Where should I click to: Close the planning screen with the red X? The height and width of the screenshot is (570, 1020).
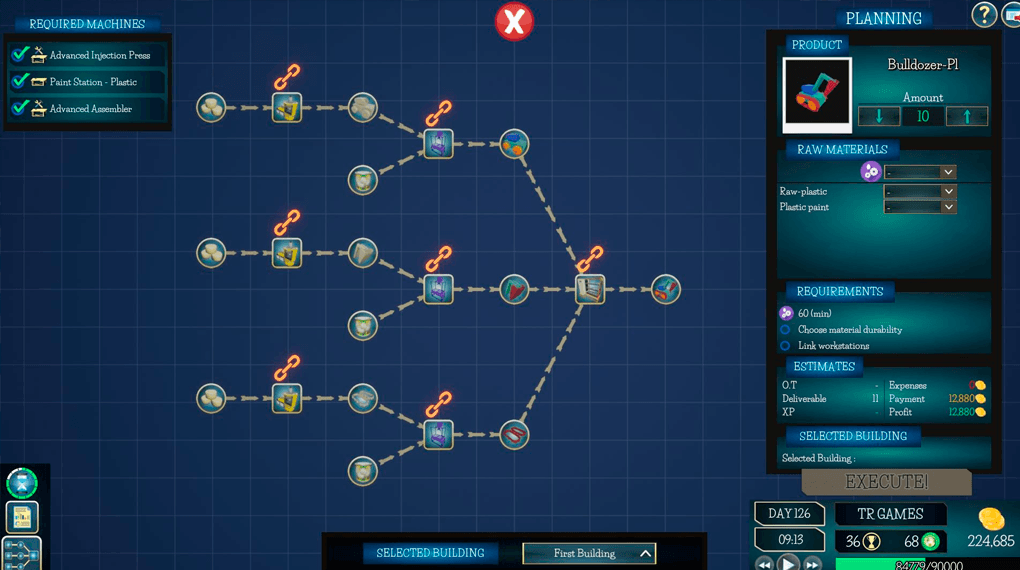[x=515, y=21]
